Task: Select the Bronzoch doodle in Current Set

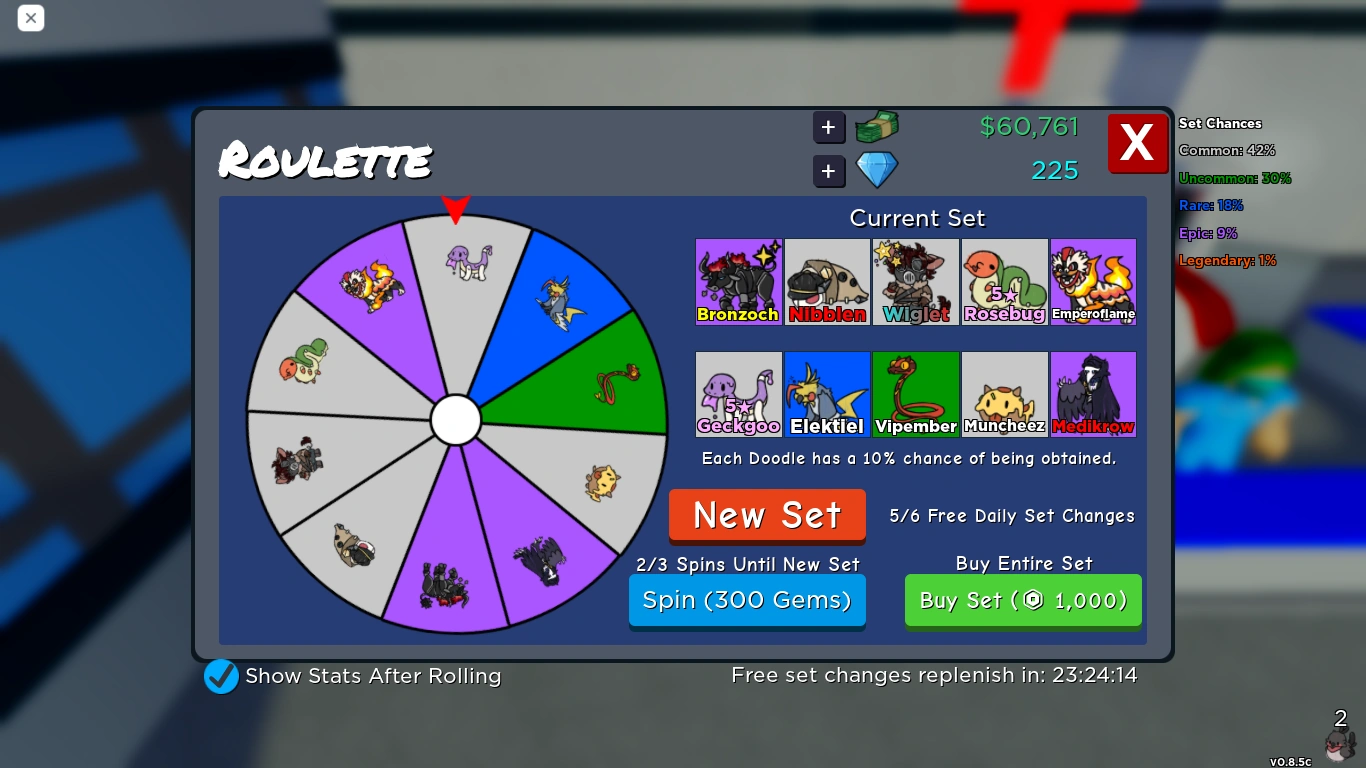Action: click(x=738, y=281)
